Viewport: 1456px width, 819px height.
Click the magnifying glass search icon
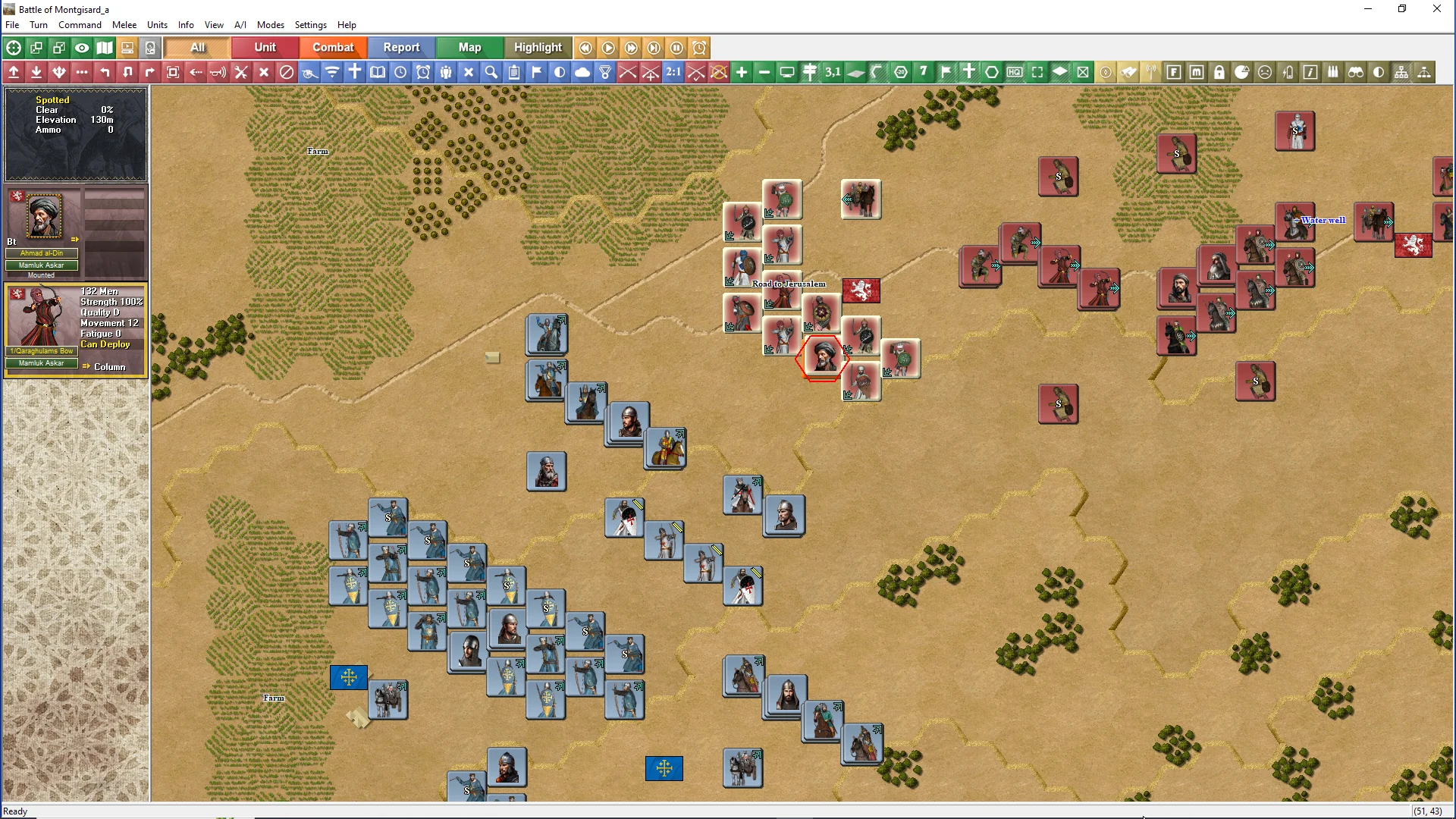(491, 72)
